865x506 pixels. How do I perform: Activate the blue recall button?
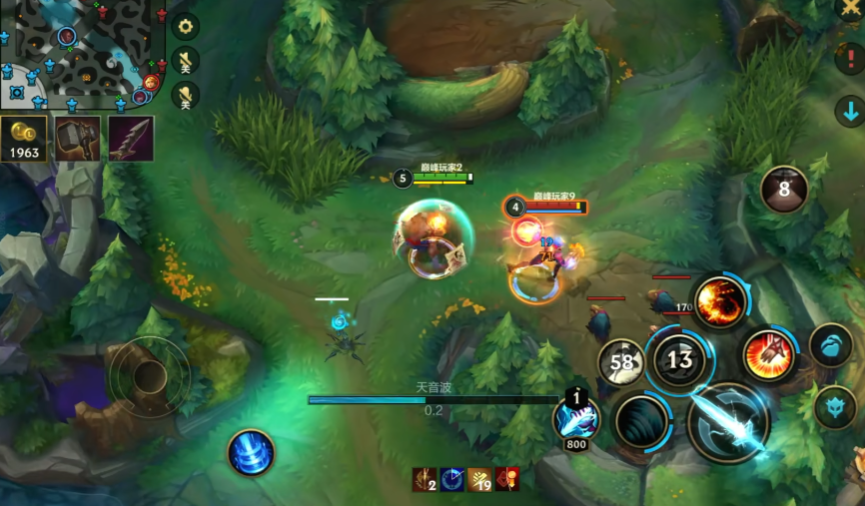pyautogui.click(x=251, y=452)
